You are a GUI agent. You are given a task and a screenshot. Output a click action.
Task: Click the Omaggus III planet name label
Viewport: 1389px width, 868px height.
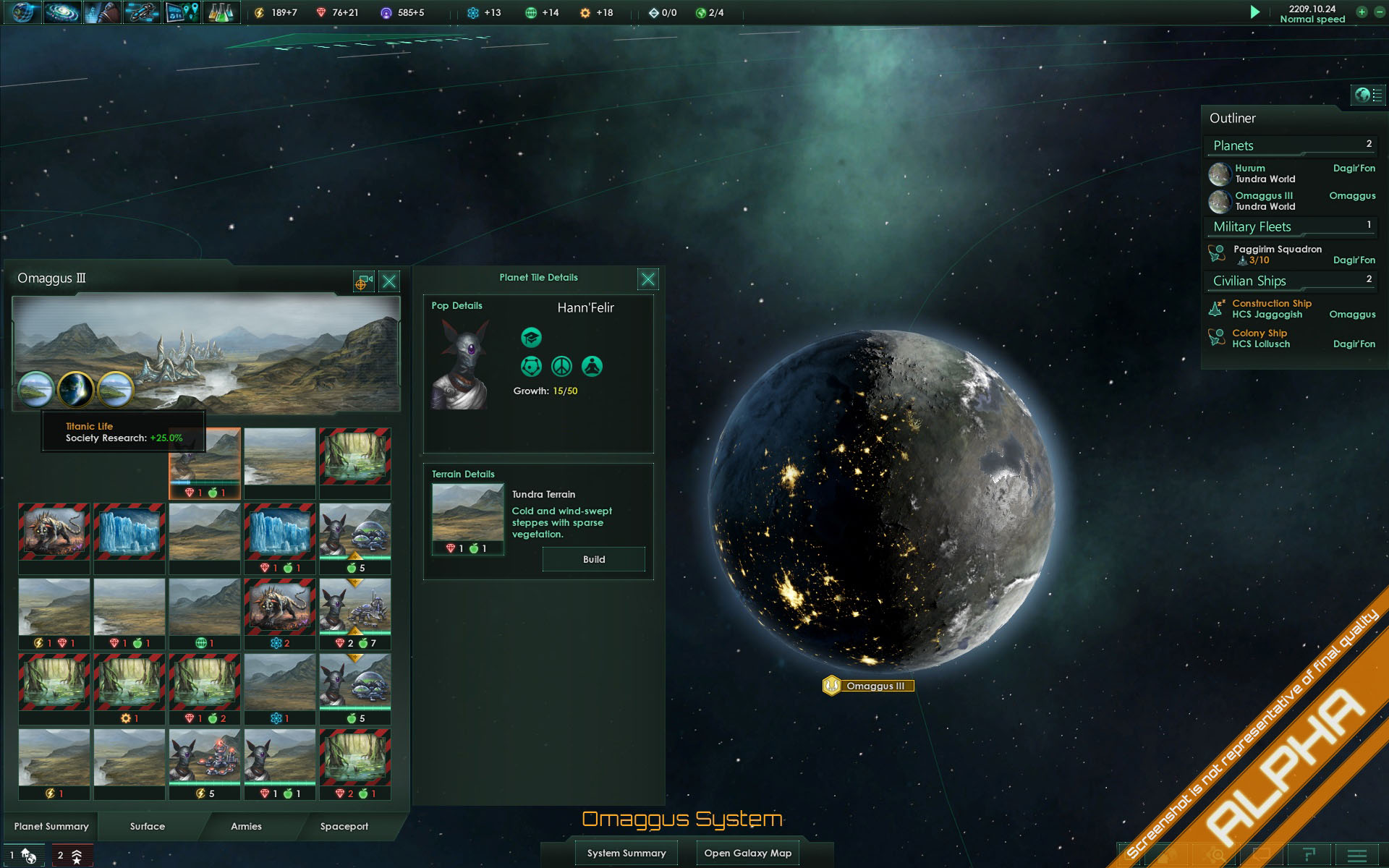point(875,686)
